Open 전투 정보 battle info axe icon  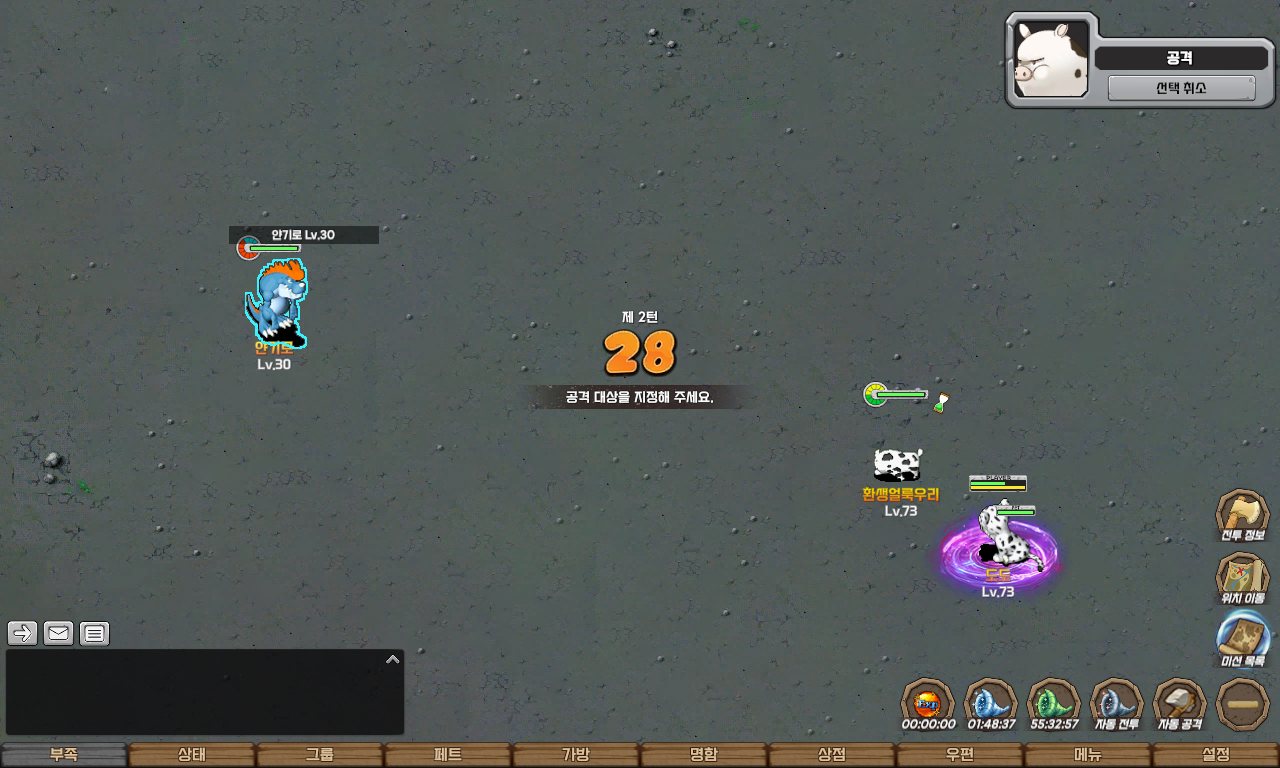(x=1242, y=514)
